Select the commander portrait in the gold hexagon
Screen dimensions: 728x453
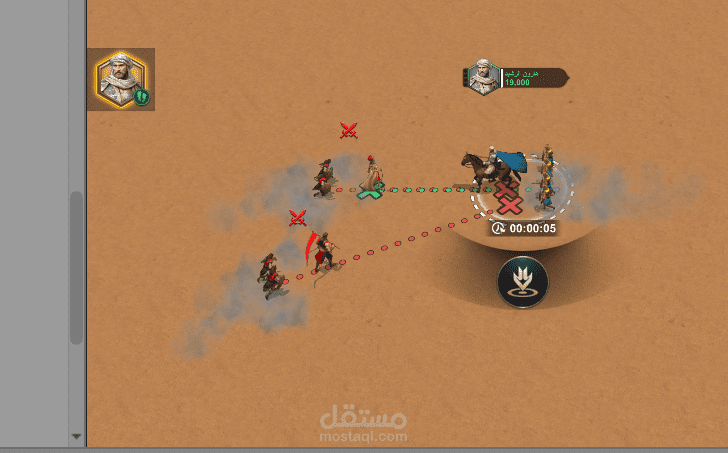[121, 79]
